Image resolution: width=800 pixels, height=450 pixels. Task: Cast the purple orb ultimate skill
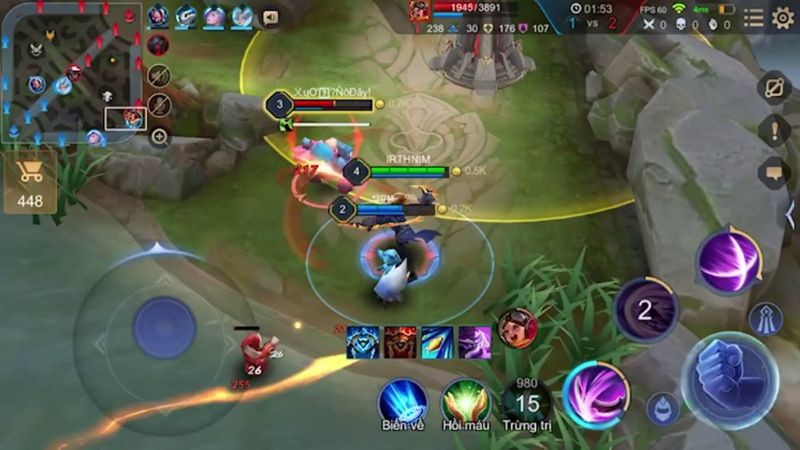point(728,262)
